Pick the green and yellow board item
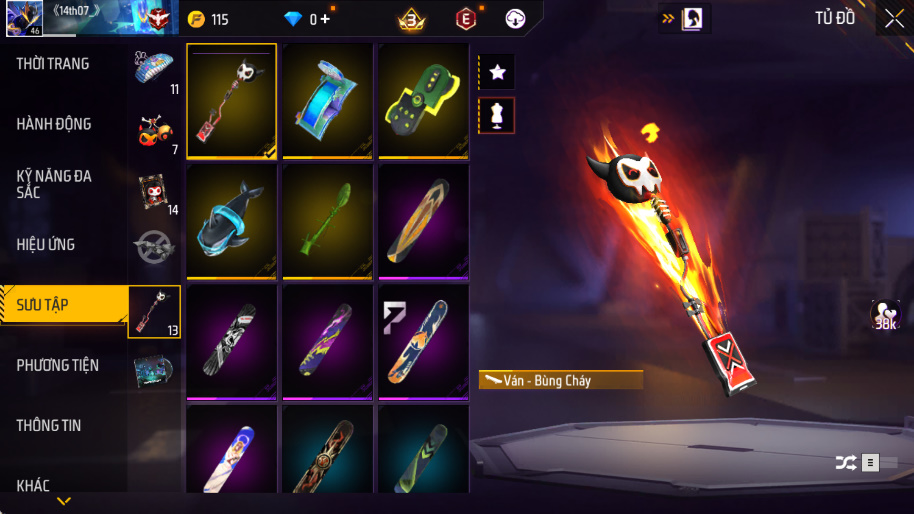The width and height of the screenshot is (914, 514). pyautogui.click(x=423, y=100)
